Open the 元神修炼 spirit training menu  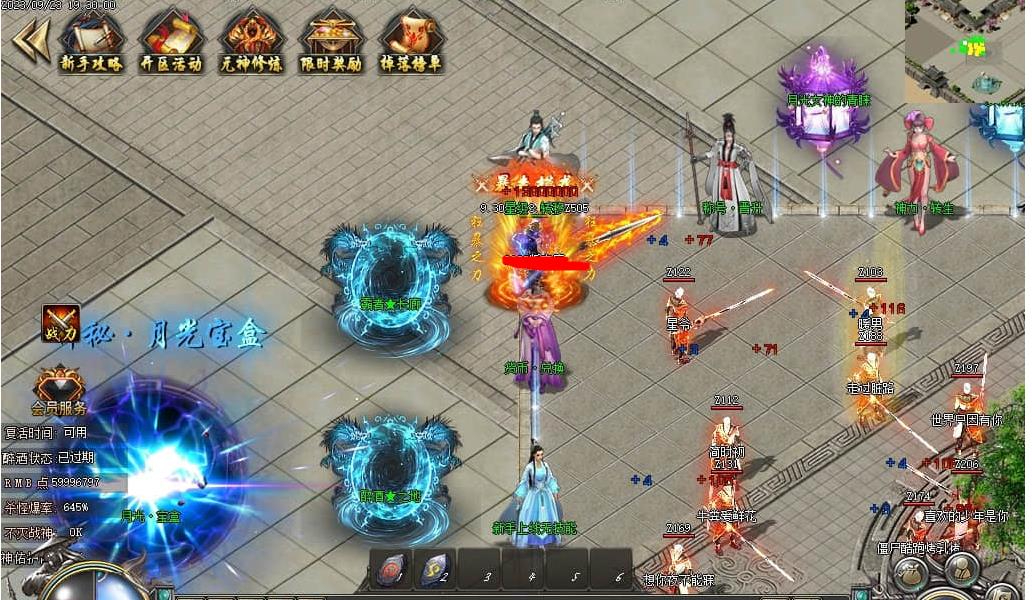click(251, 40)
